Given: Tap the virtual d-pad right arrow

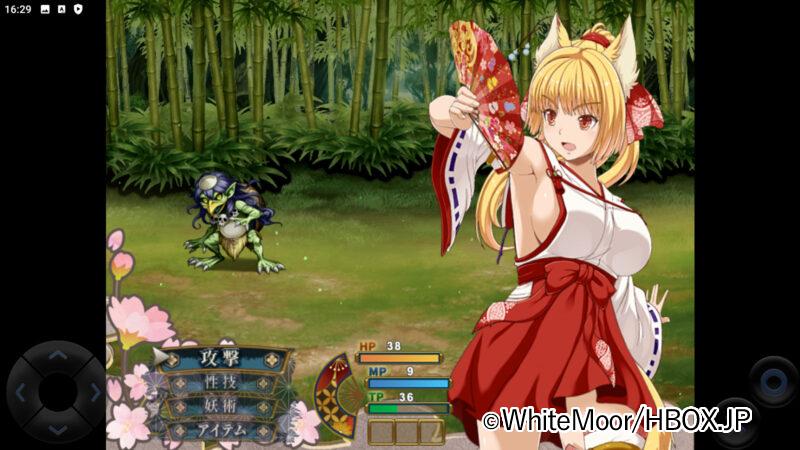Looking at the screenshot, I should pos(94,392).
